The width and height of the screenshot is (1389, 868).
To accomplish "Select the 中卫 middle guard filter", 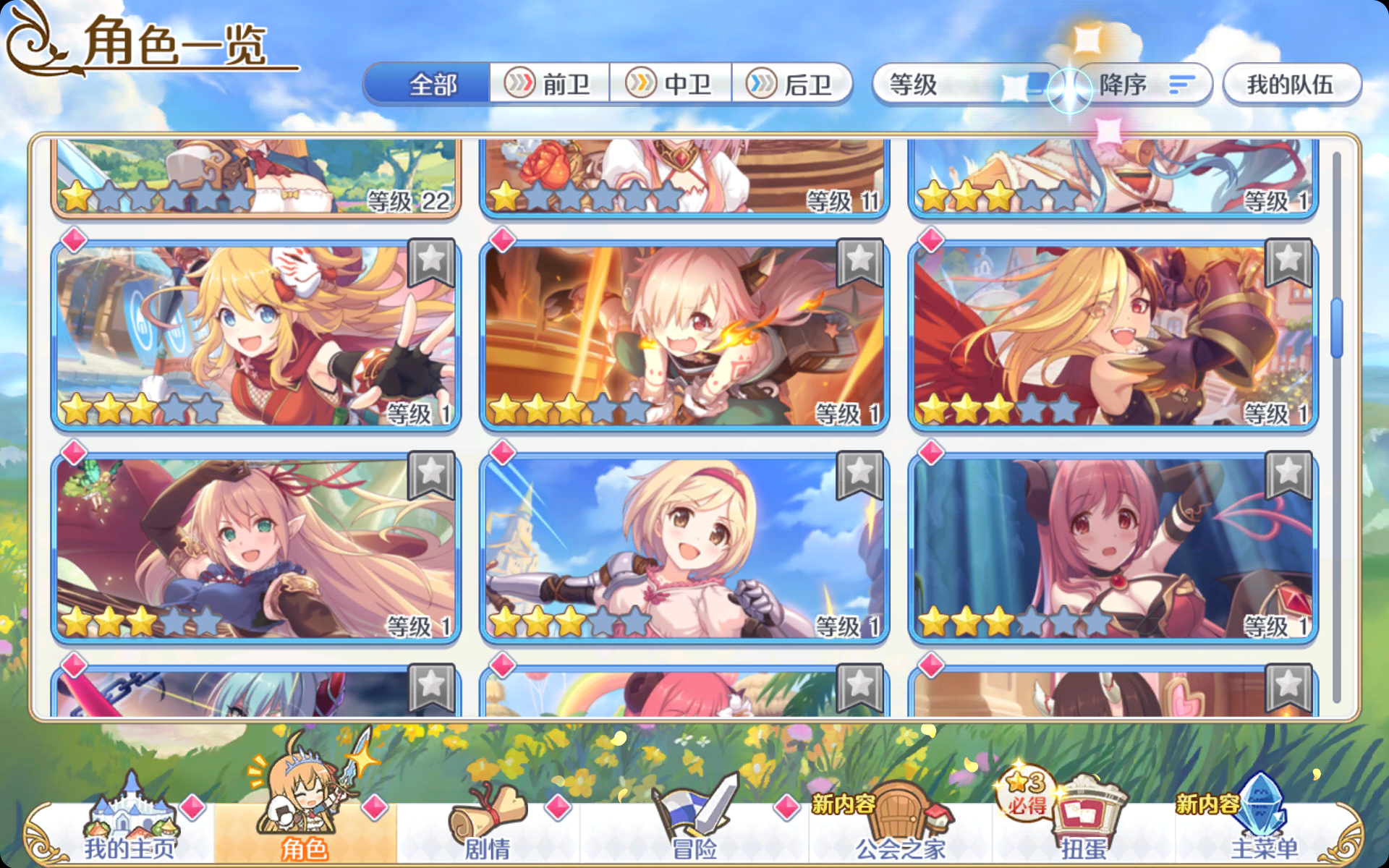I will tap(673, 85).
